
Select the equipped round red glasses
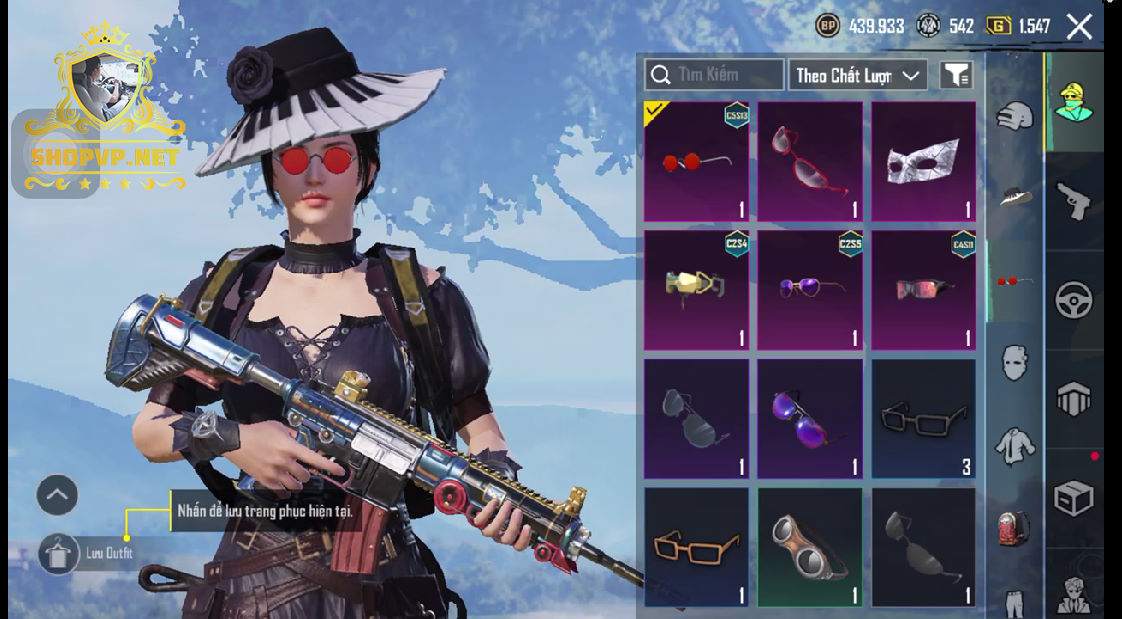[696, 161]
